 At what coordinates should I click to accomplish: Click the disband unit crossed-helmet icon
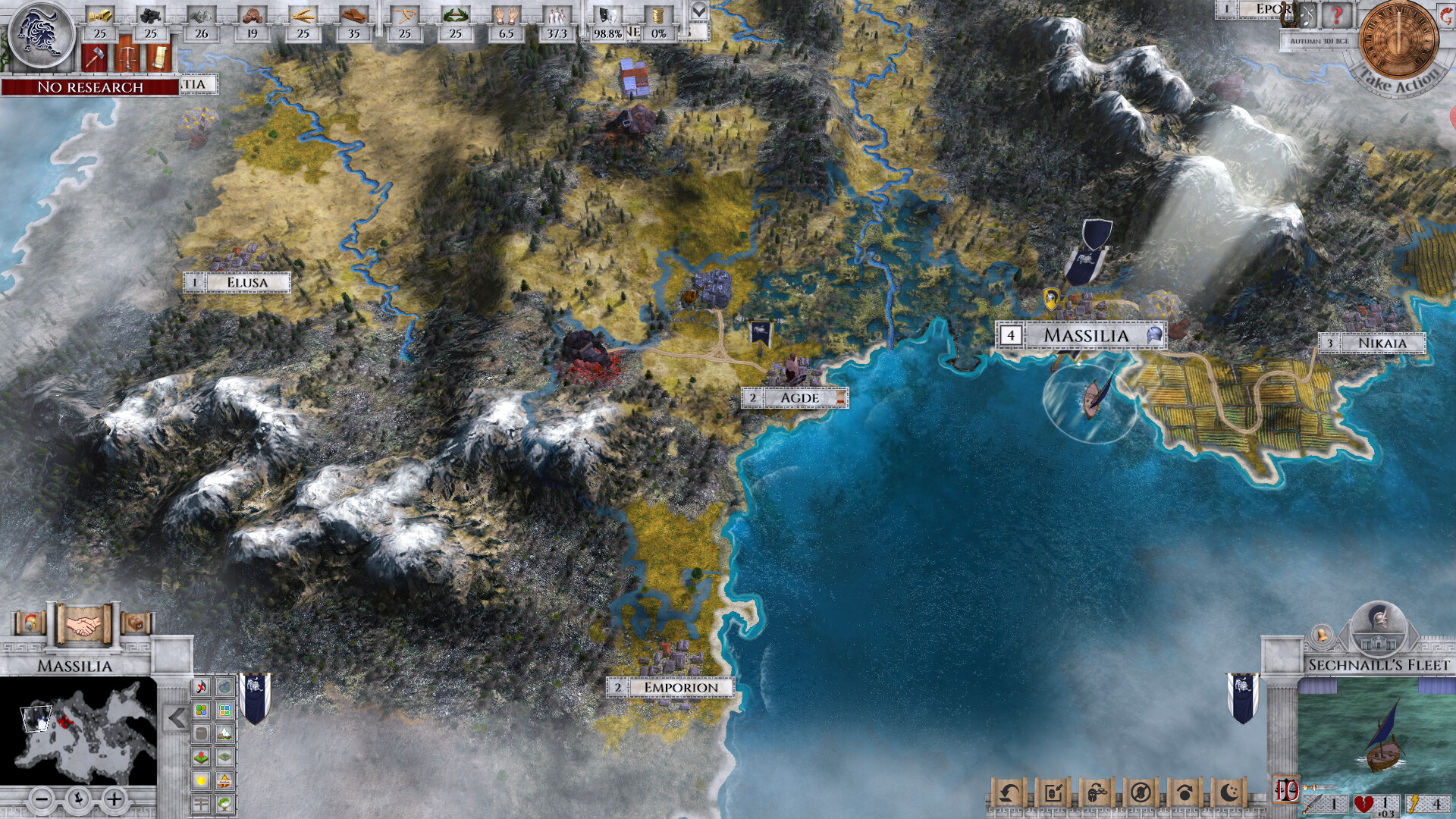tap(1141, 792)
